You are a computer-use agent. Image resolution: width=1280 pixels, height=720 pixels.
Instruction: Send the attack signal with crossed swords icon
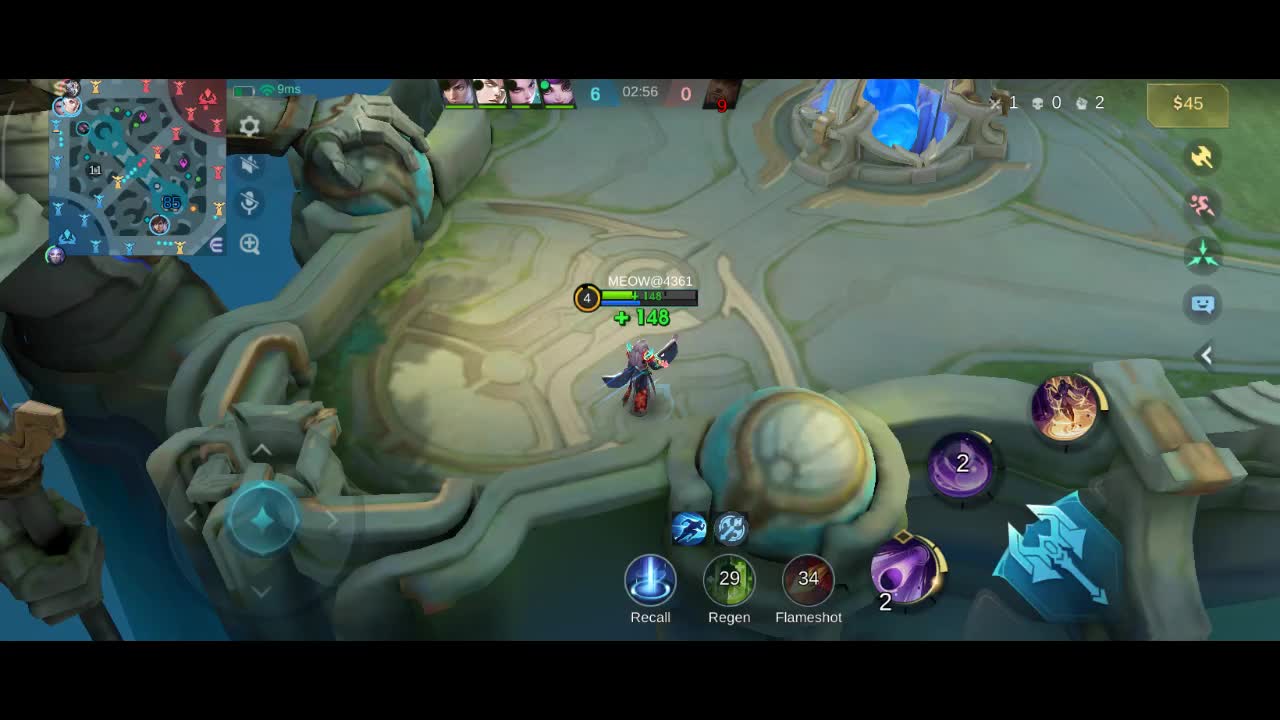[x=1202, y=157]
